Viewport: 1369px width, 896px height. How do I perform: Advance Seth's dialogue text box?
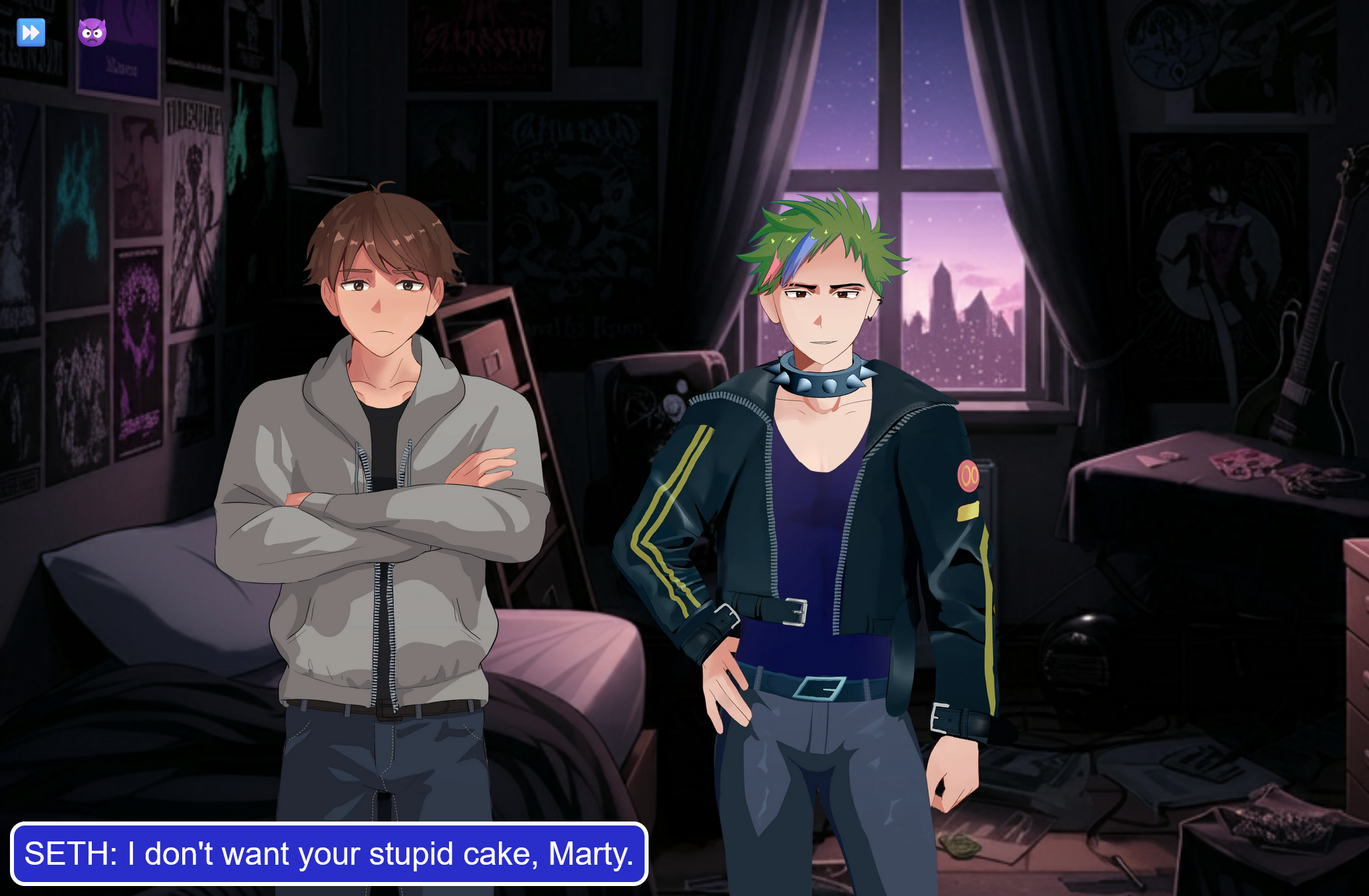329,853
